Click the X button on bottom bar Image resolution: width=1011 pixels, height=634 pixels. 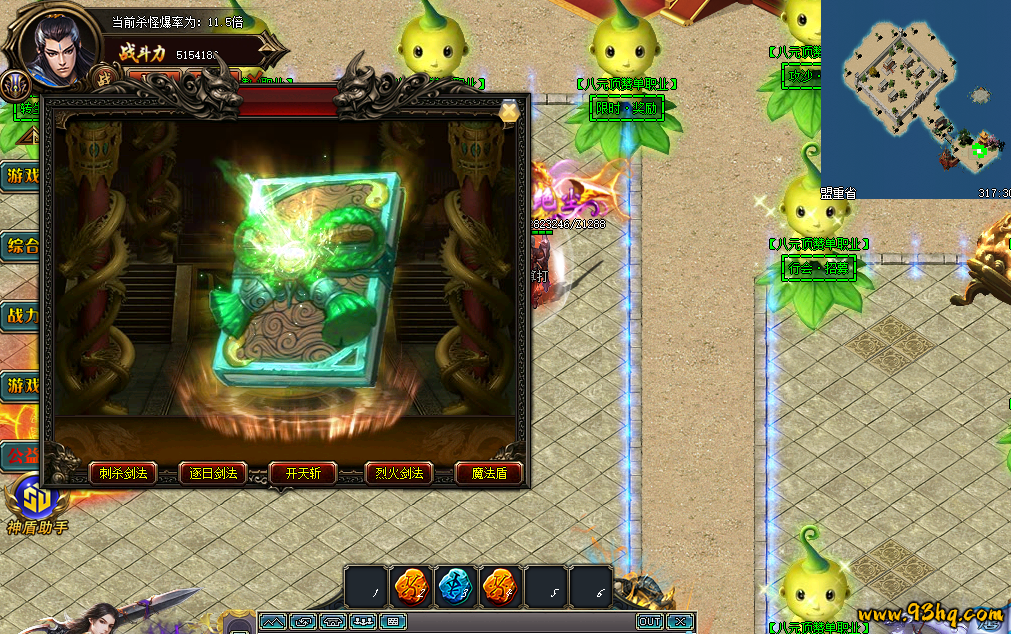(679, 622)
